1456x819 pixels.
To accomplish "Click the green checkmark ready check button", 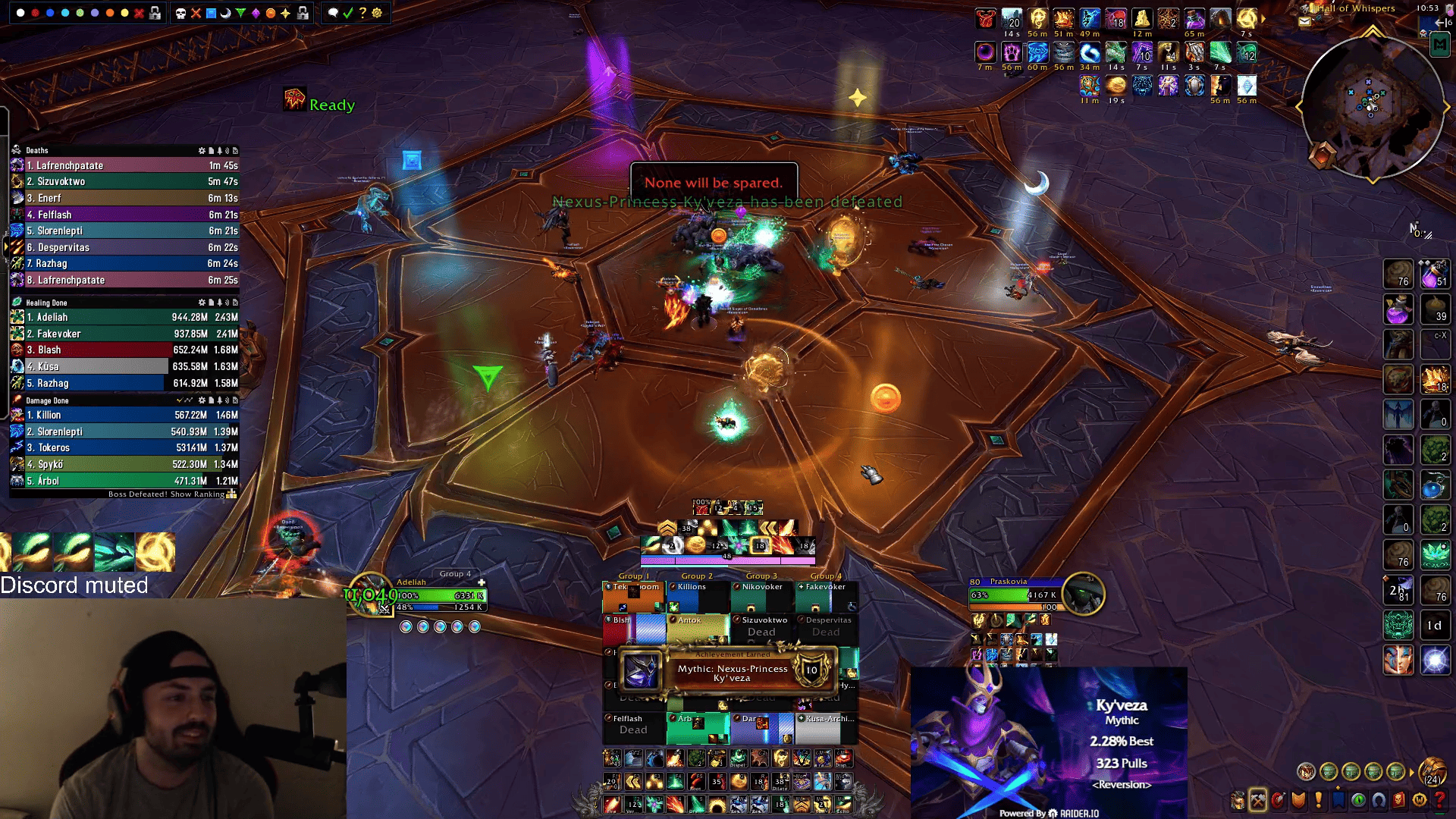I will click(x=347, y=13).
